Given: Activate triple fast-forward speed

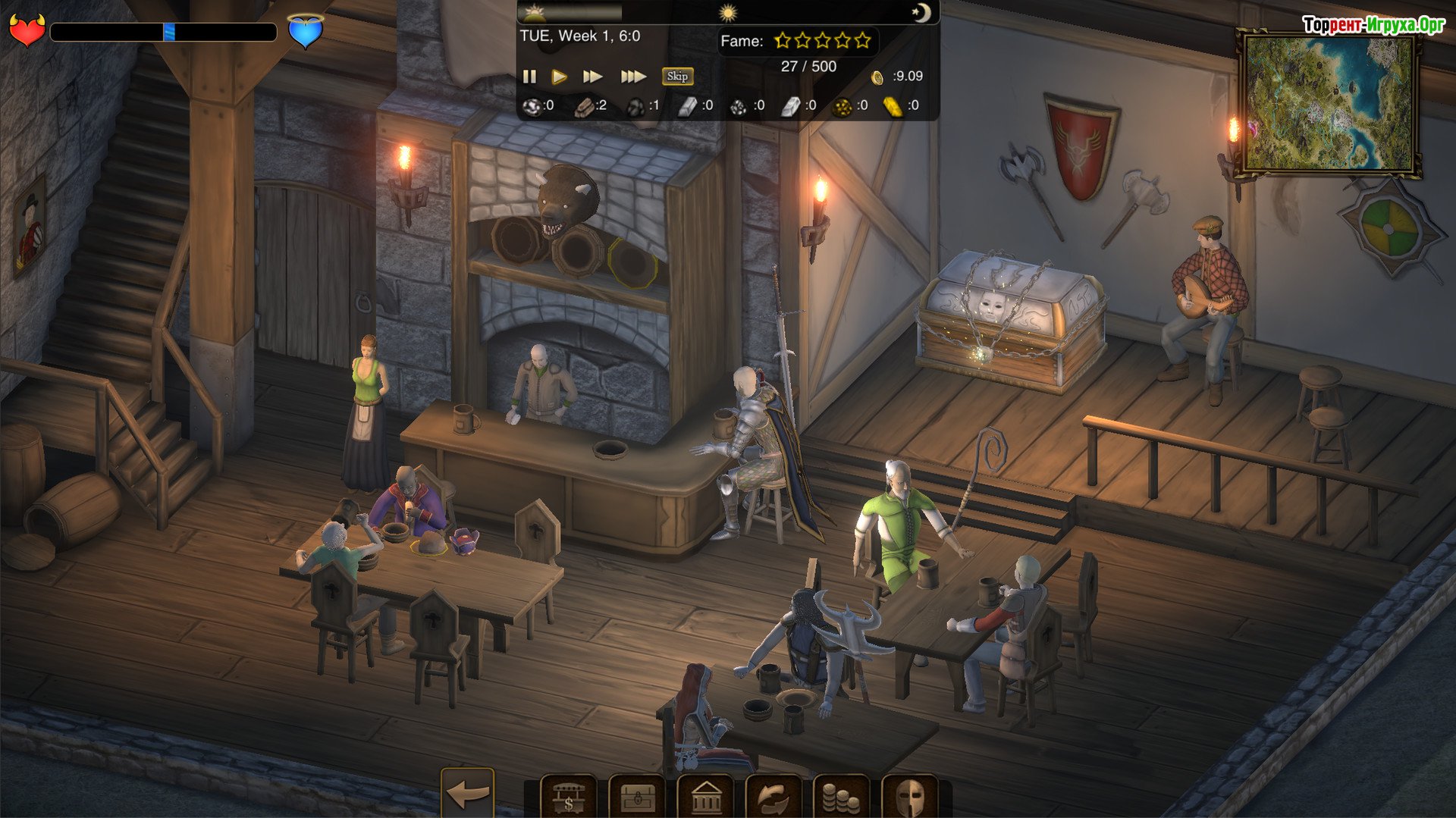Looking at the screenshot, I should pyautogui.click(x=632, y=77).
